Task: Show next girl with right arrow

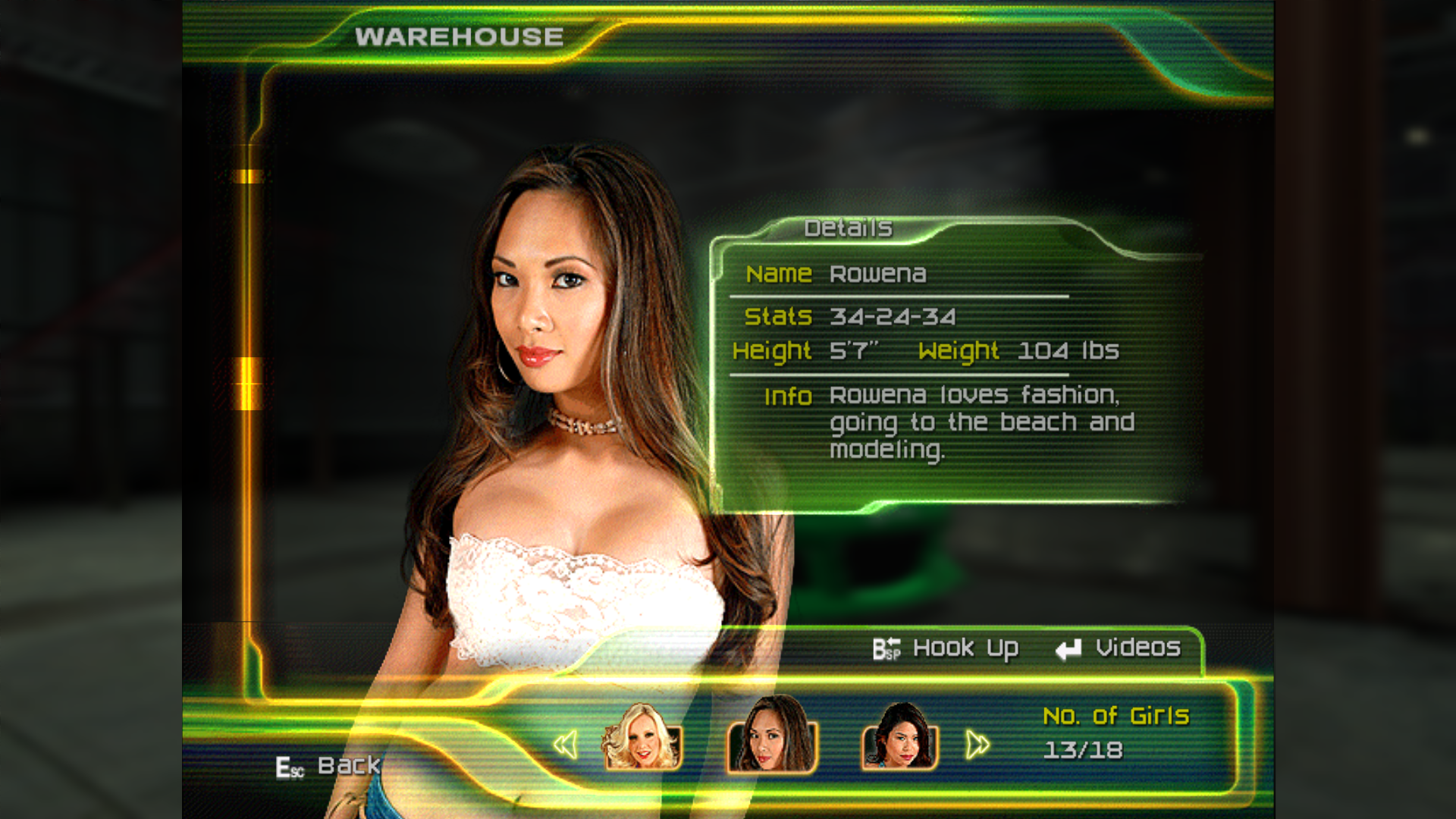Action: pos(977,745)
